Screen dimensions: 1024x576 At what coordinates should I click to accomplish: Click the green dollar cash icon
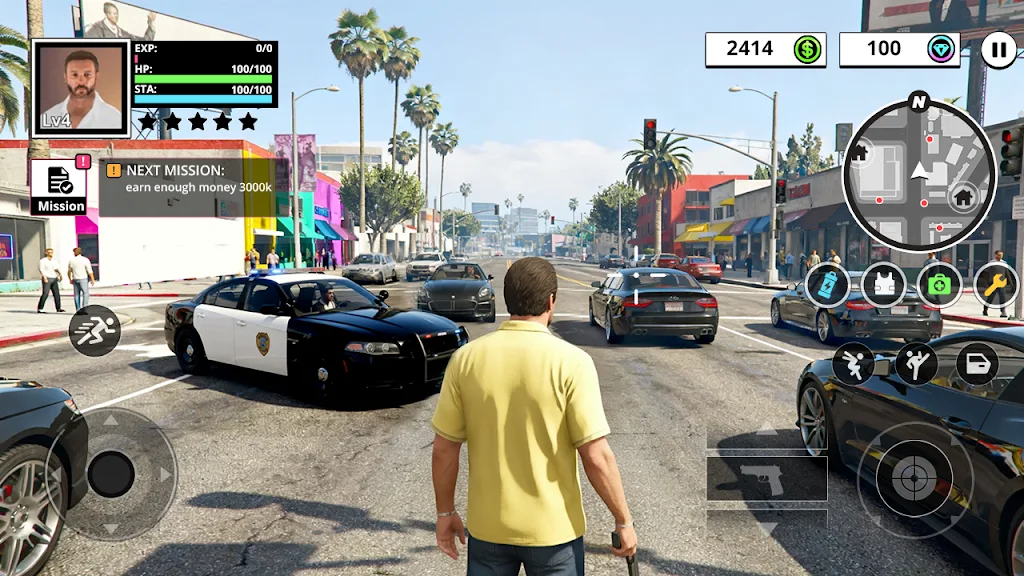[x=808, y=49]
